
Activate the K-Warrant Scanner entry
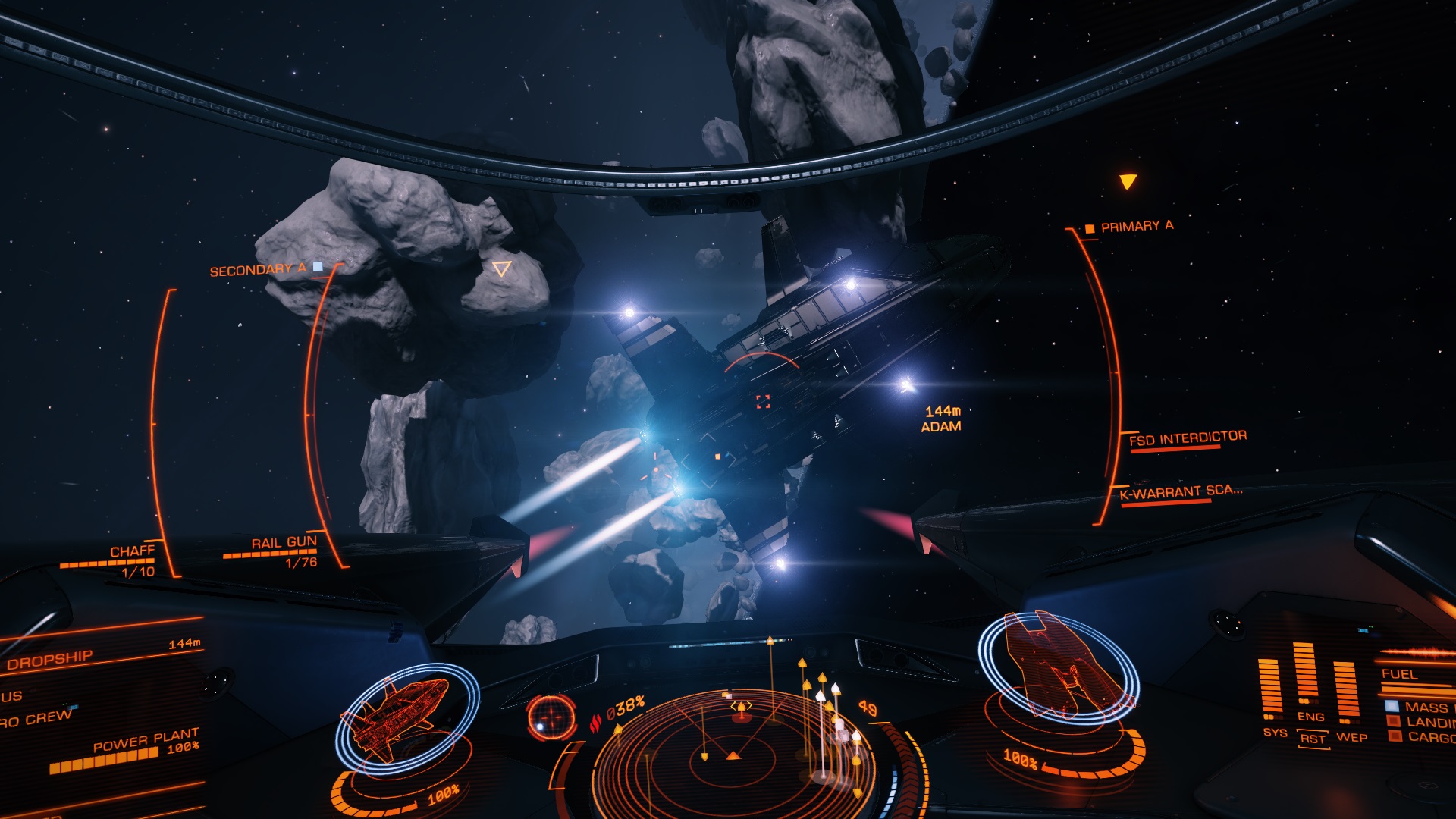[x=1180, y=492]
